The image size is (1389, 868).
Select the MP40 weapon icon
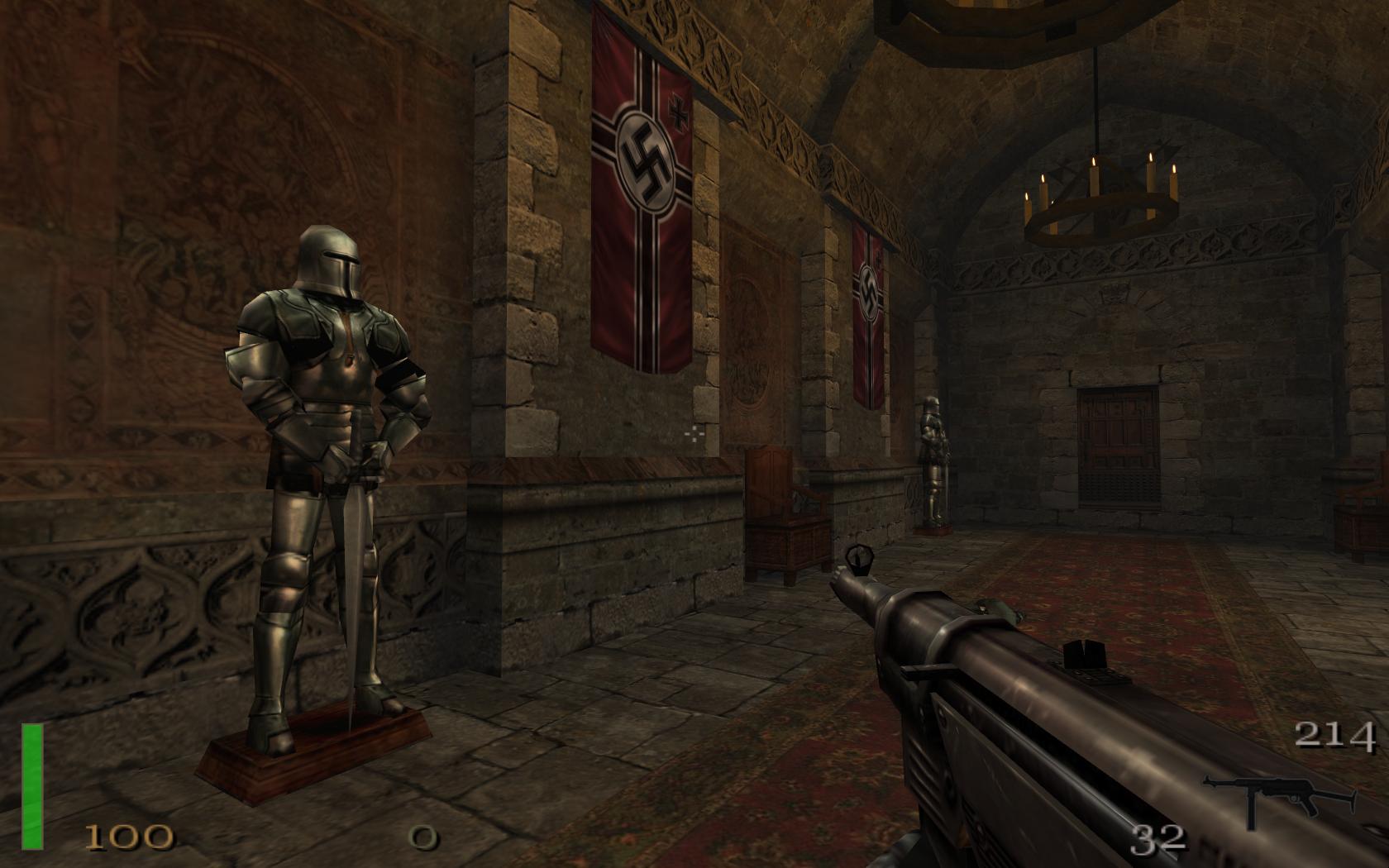(1279, 798)
